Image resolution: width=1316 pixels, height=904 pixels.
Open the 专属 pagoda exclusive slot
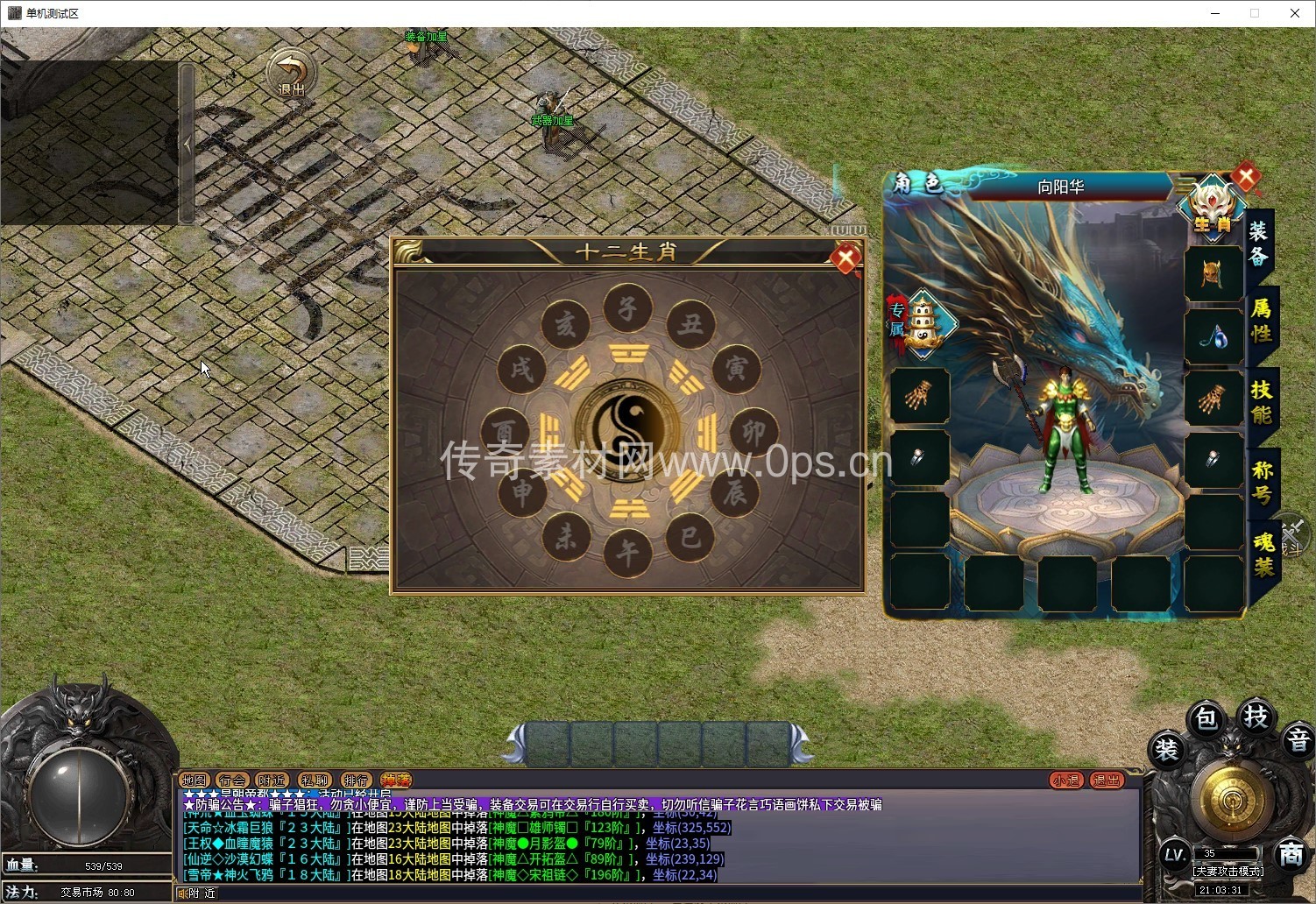(923, 322)
